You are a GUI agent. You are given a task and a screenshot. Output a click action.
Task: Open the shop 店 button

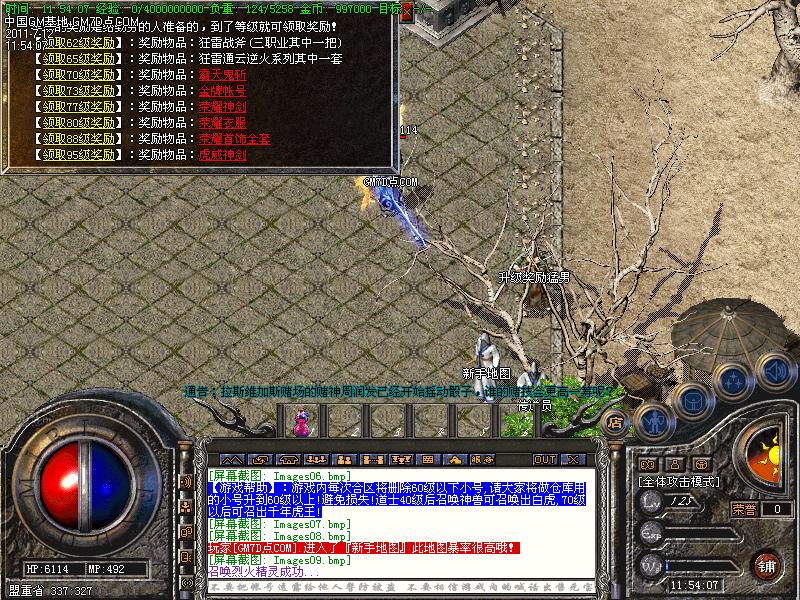(x=616, y=422)
